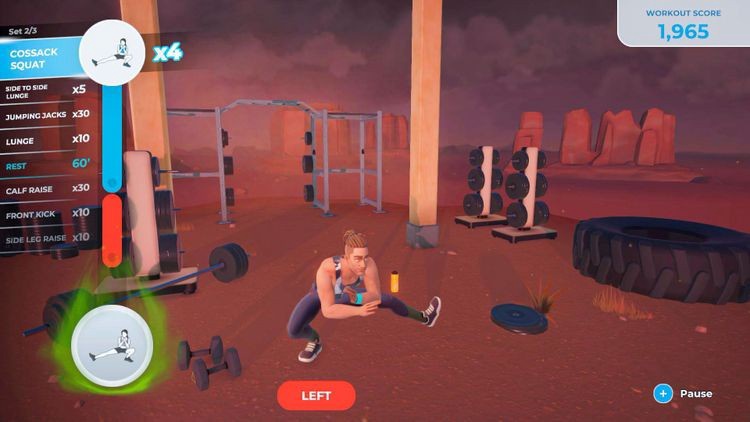Pick the Lunge exercise row
The width and height of the screenshot is (750, 422).
[45, 141]
